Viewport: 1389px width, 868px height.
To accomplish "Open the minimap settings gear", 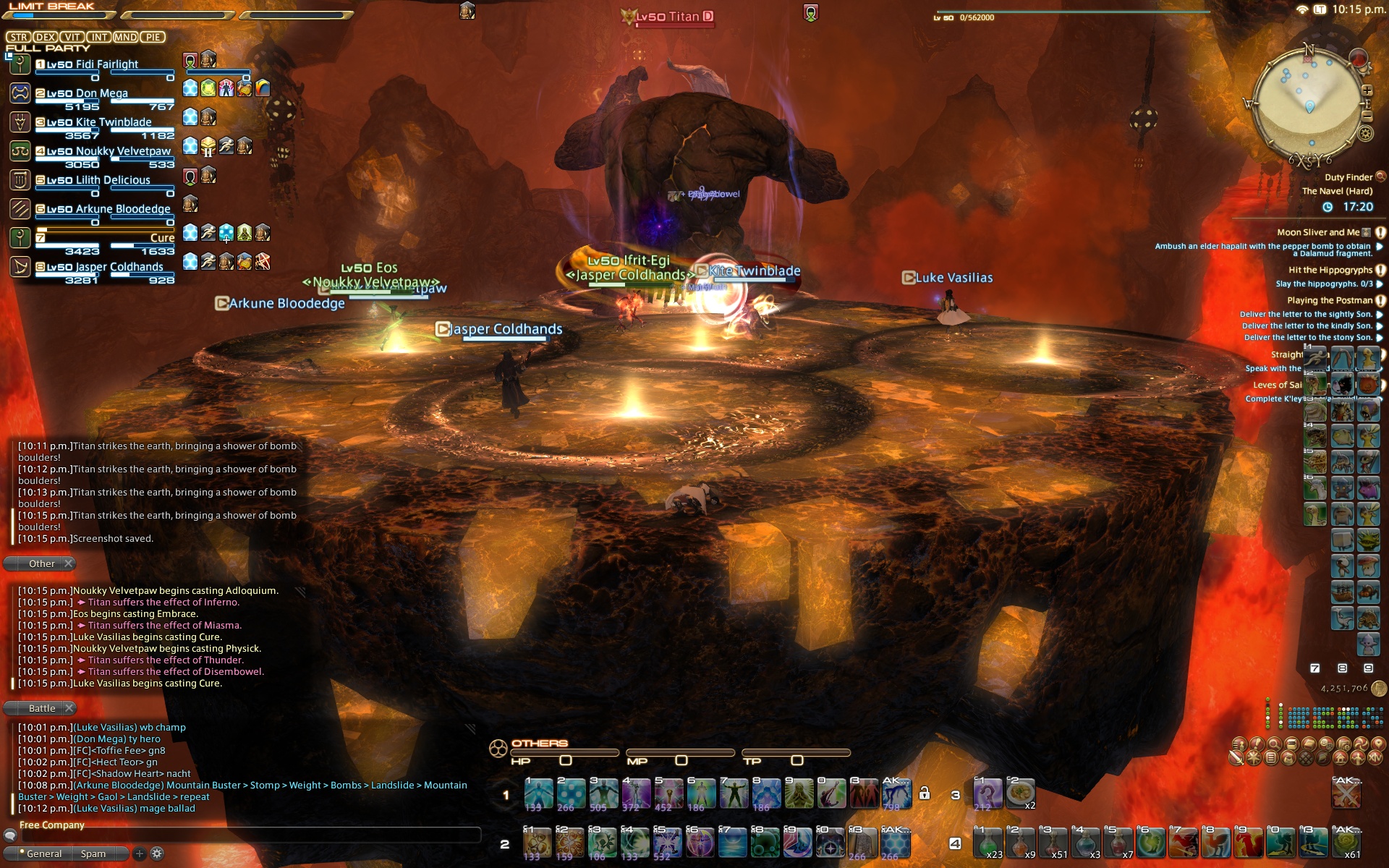I will [1366, 133].
